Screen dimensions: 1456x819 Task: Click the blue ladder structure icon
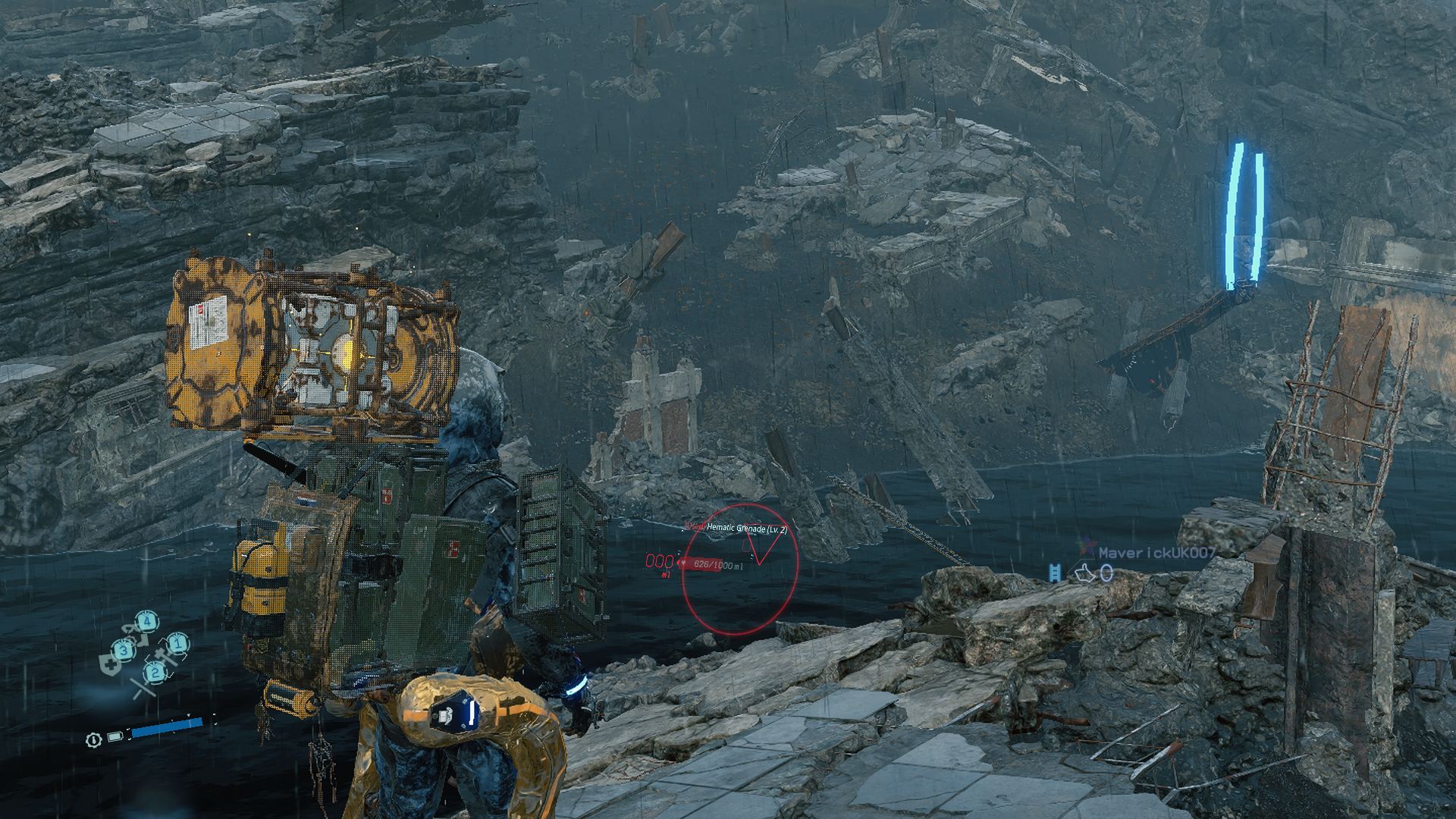[x=1054, y=573]
